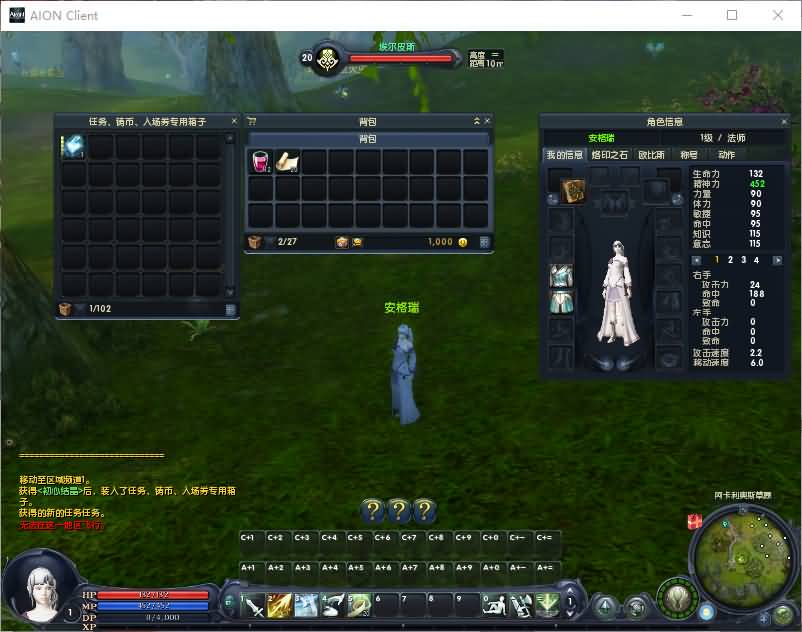Screen dimensions: 802x632
Task: Open the red gift box icon by the minimap
Action: (695, 521)
